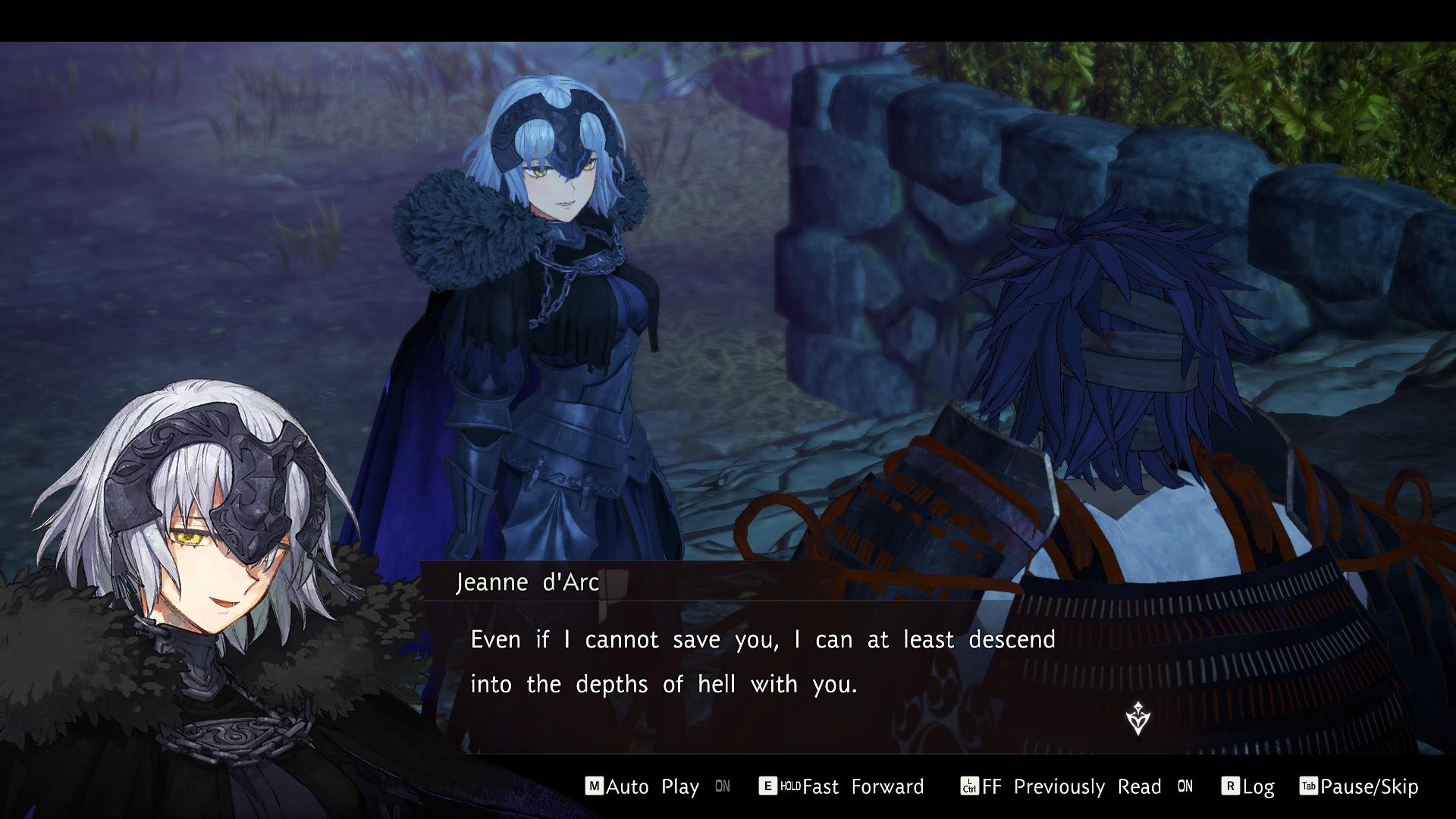Select the Pause/Skip option
Image resolution: width=1456 pixels, height=819 pixels.
pos(1368,786)
